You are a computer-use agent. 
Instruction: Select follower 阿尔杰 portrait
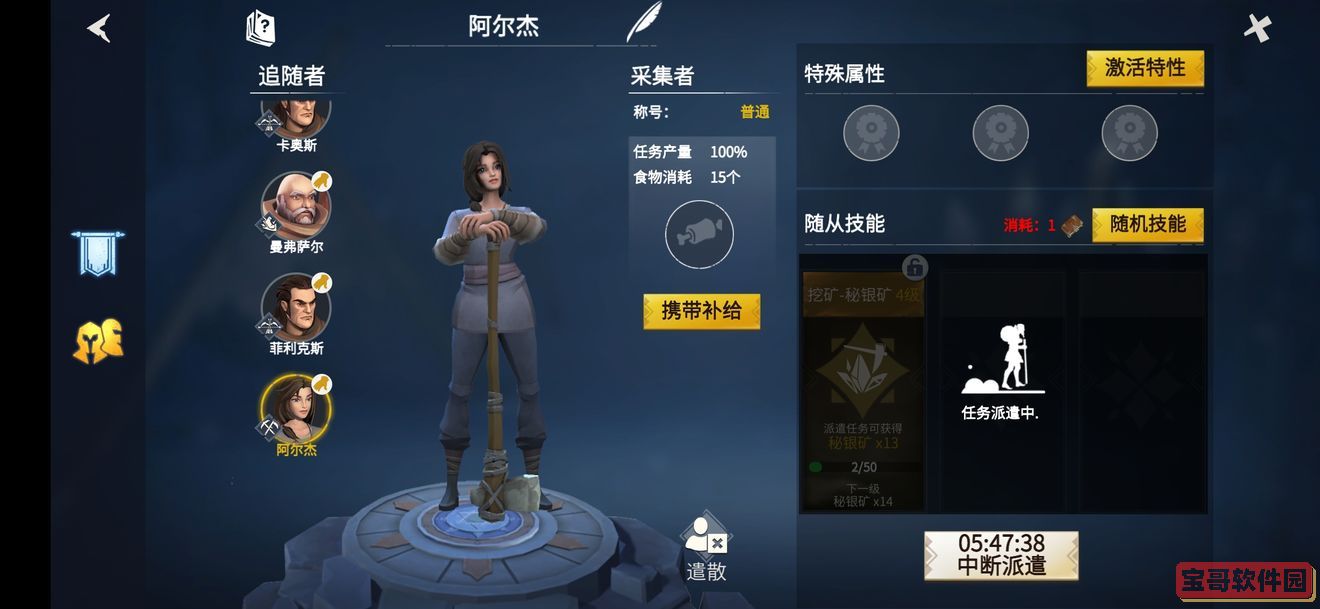click(x=296, y=408)
